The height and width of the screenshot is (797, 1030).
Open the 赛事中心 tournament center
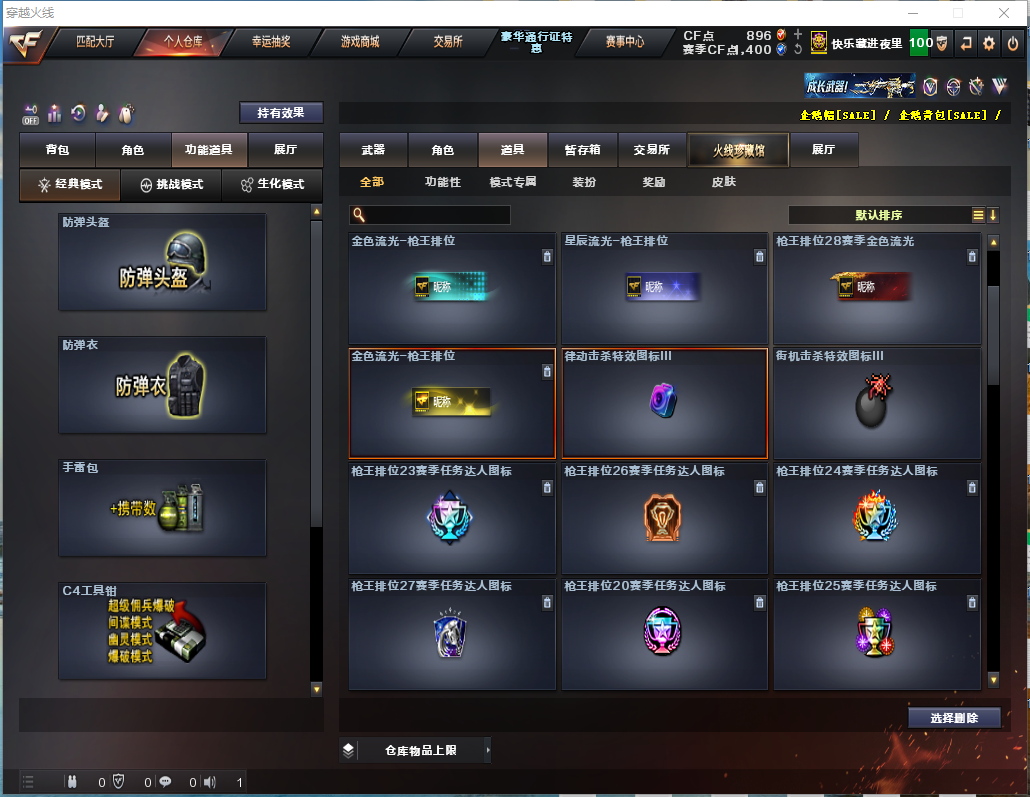[624, 42]
